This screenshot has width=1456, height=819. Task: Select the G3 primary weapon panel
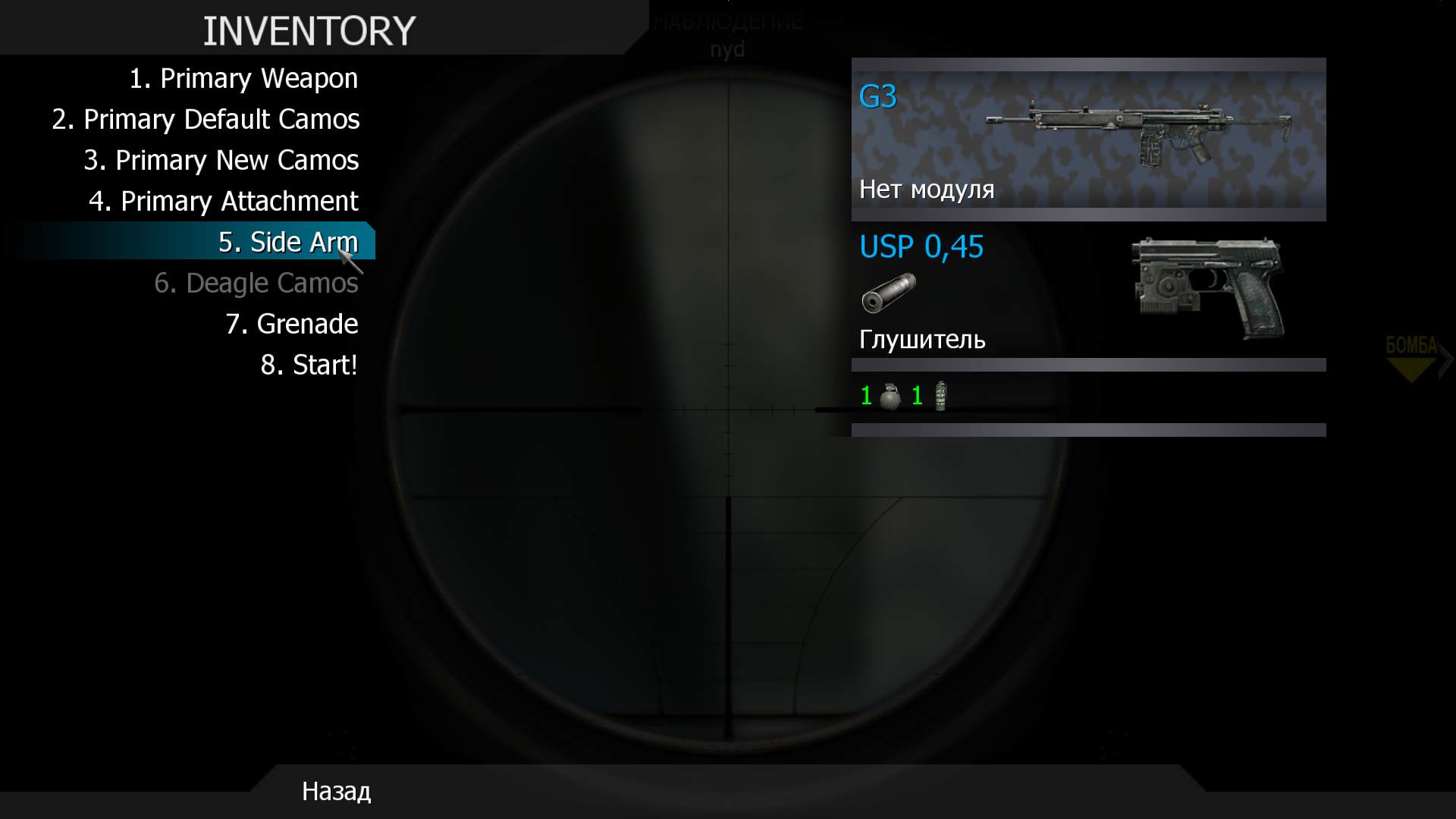1088,140
